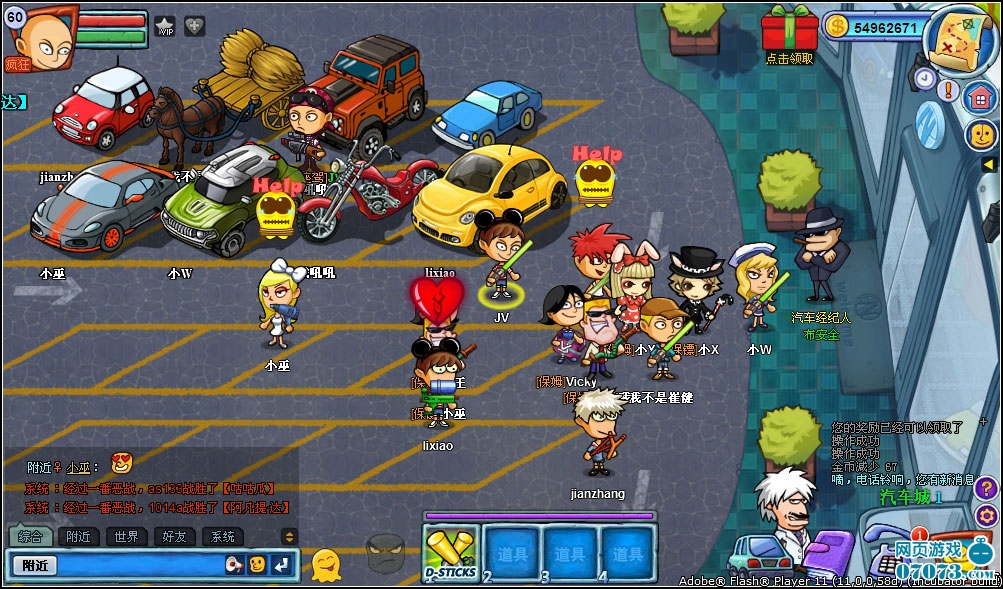The image size is (1003, 589).
Task: Send chat message with enter arrow button
Action: (x=282, y=565)
